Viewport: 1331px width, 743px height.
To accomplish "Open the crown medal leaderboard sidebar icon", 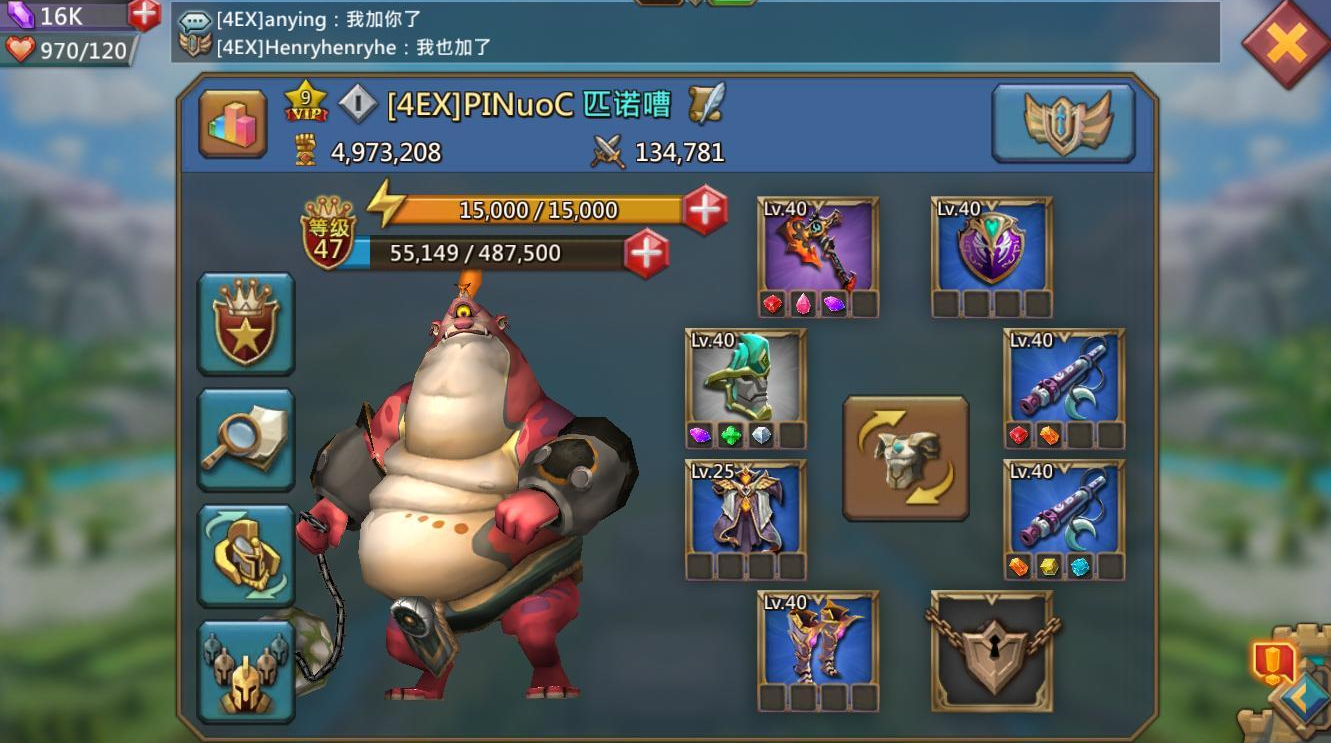I will tap(246, 321).
